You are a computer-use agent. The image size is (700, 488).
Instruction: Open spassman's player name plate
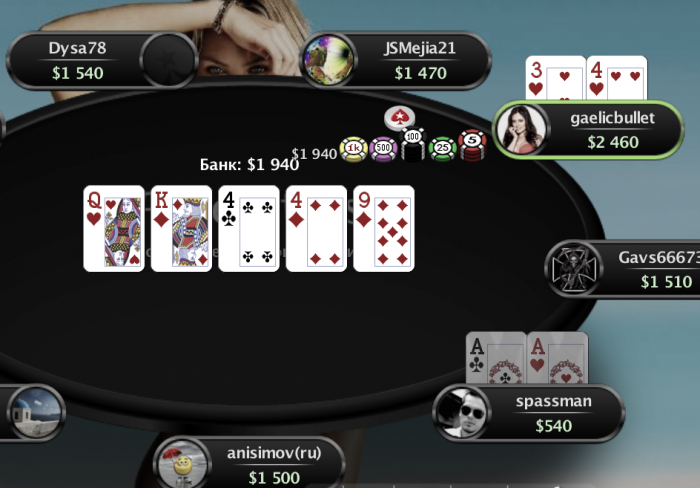pyautogui.click(x=553, y=413)
